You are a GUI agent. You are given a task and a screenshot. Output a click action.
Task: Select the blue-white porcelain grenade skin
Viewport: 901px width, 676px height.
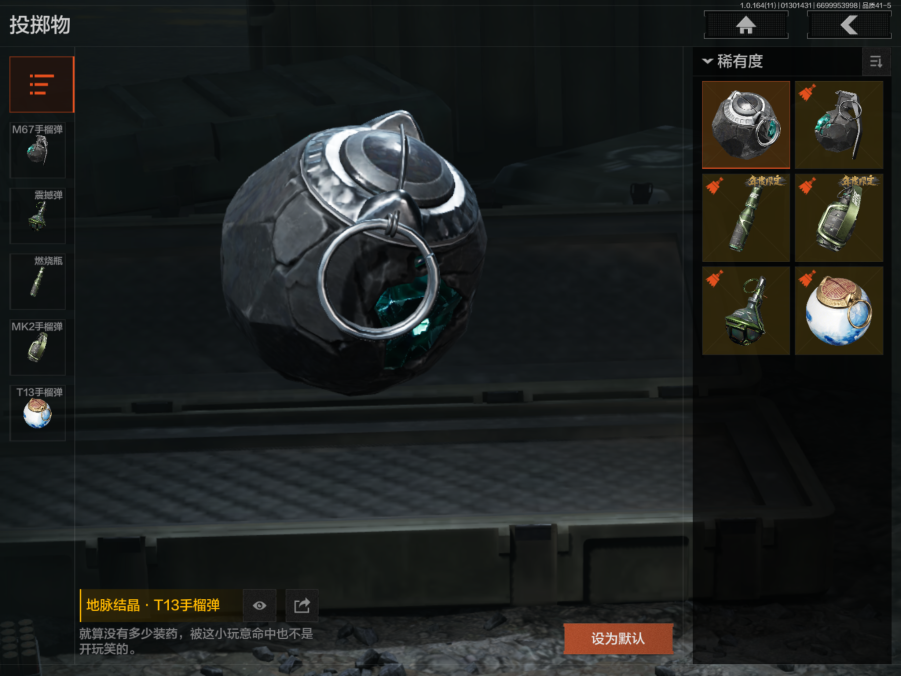click(839, 310)
